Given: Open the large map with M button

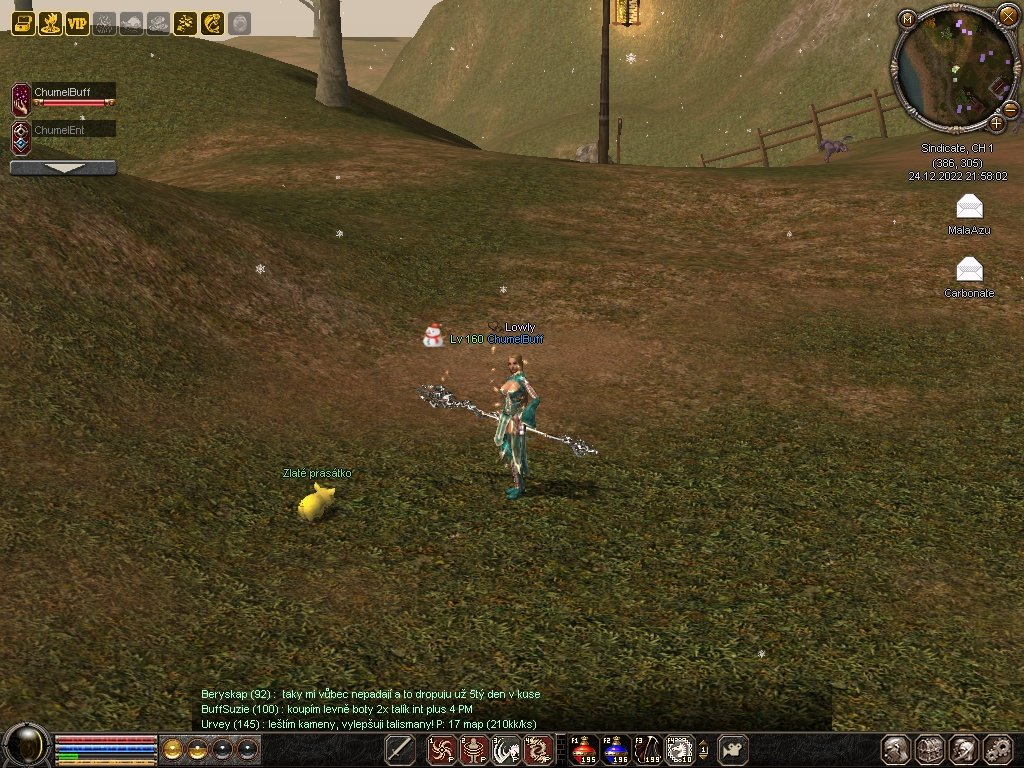Looking at the screenshot, I should click(x=907, y=19).
